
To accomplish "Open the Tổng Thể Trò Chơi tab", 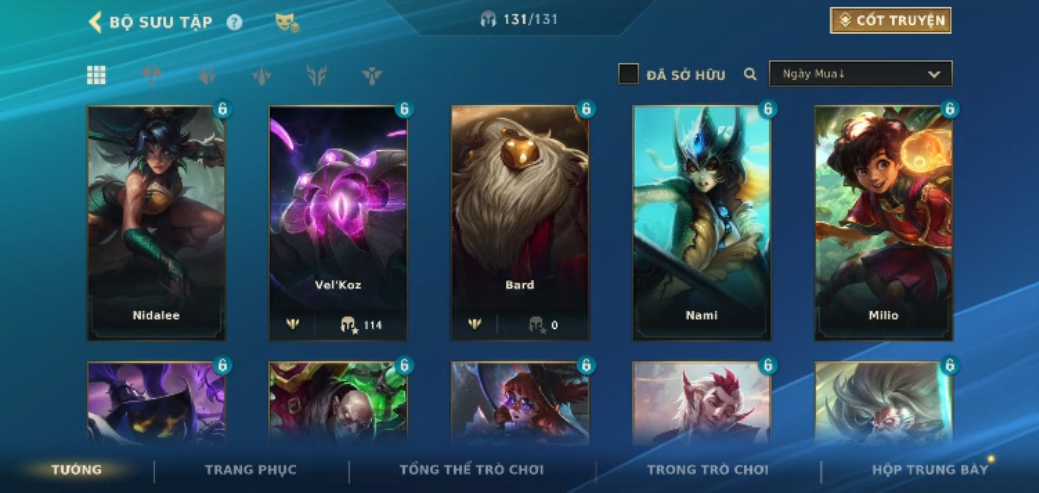I will (x=472, y=470).
